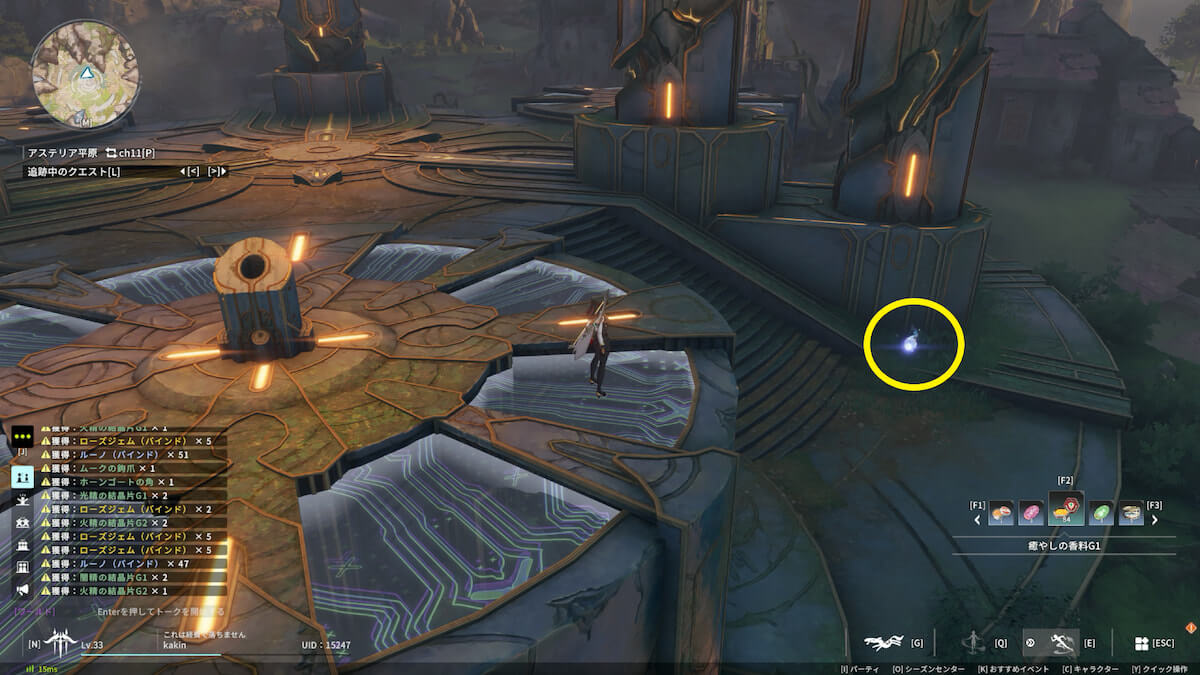Show the previous tracked quest arrow
This screenshot has height=675, width=1200.
click(187, 171)
